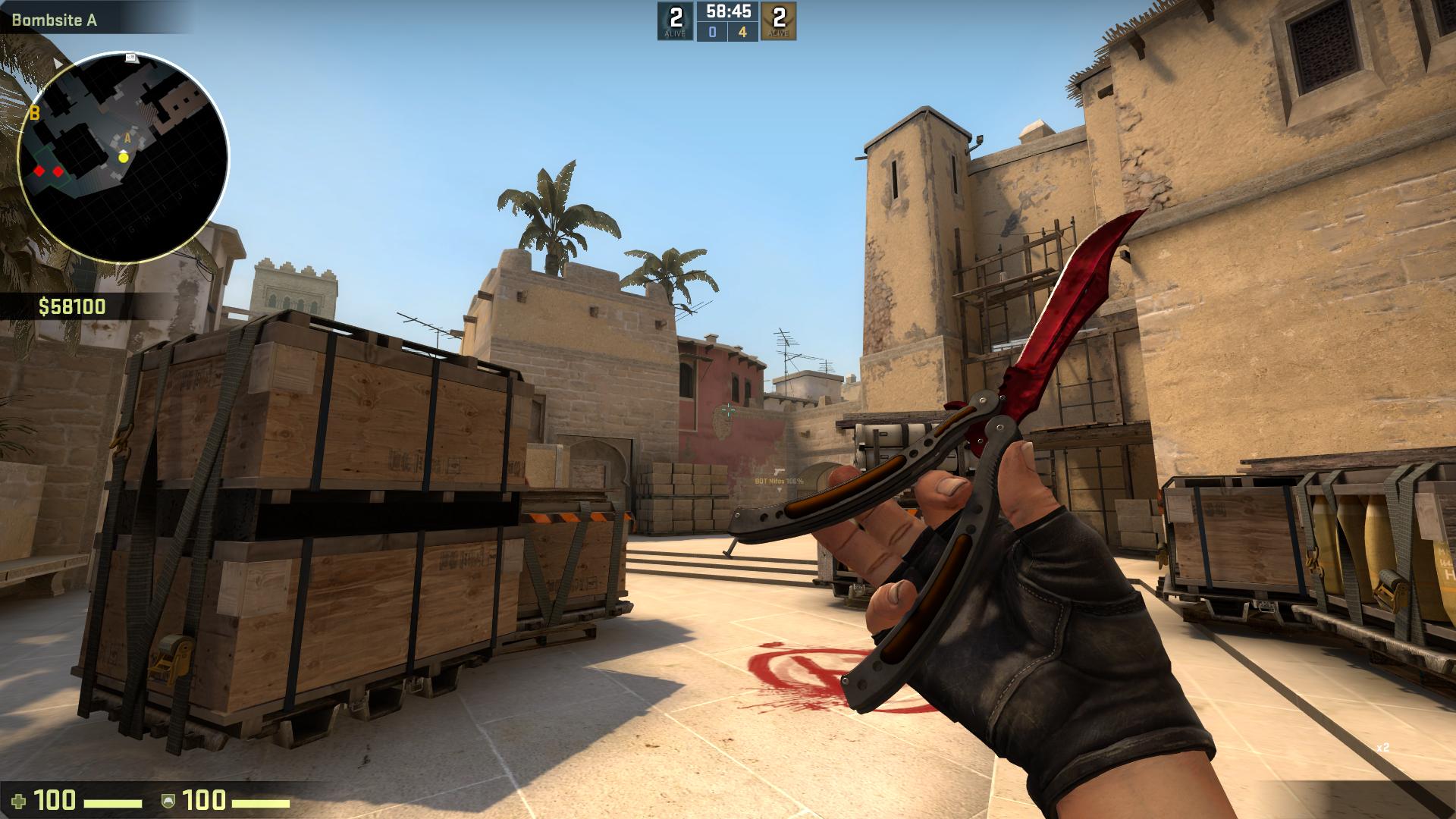Click the armor shield icon

pos(168,801)
